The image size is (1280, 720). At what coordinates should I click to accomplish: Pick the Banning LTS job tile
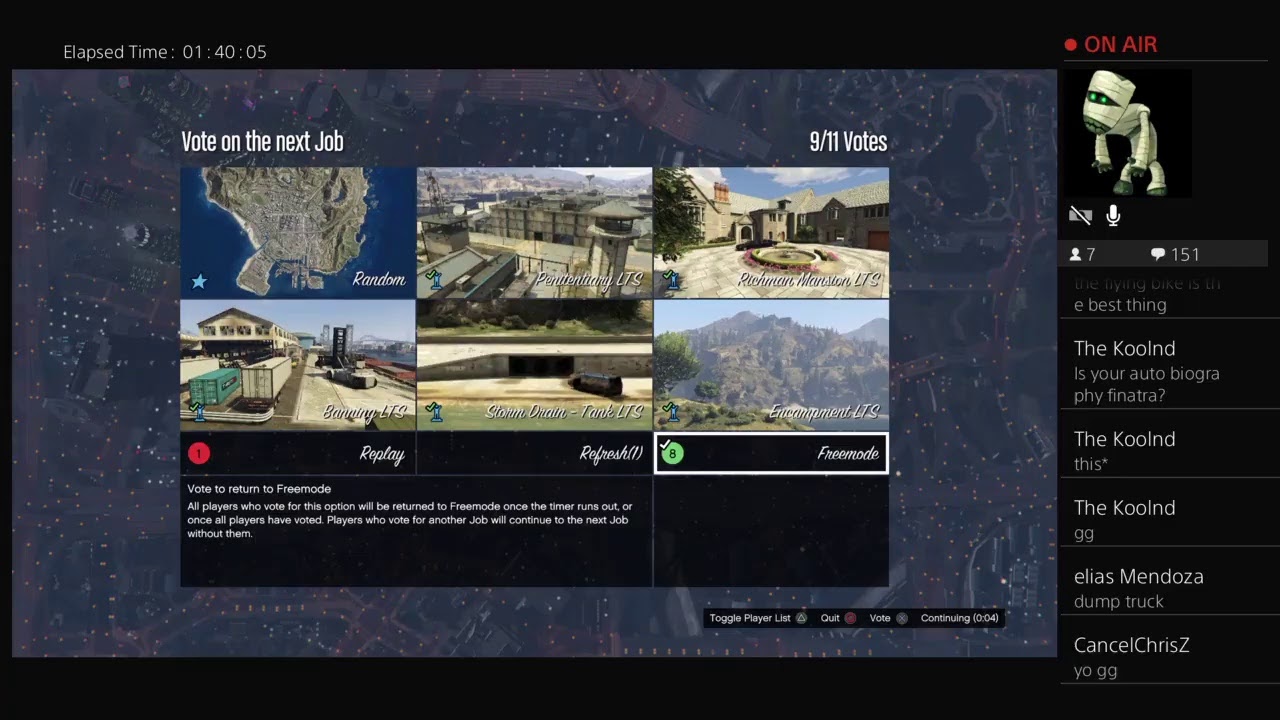[298, 365]
